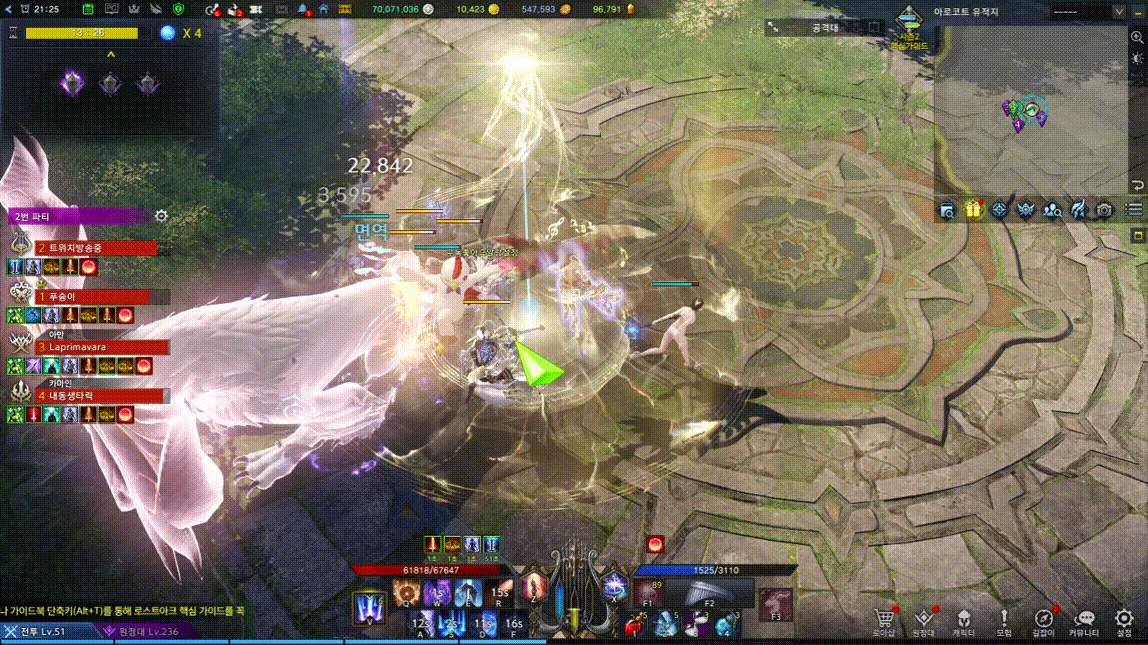Open the Loa Shop cart icon
Screen dimensions: 1148x645
(883, 621)
